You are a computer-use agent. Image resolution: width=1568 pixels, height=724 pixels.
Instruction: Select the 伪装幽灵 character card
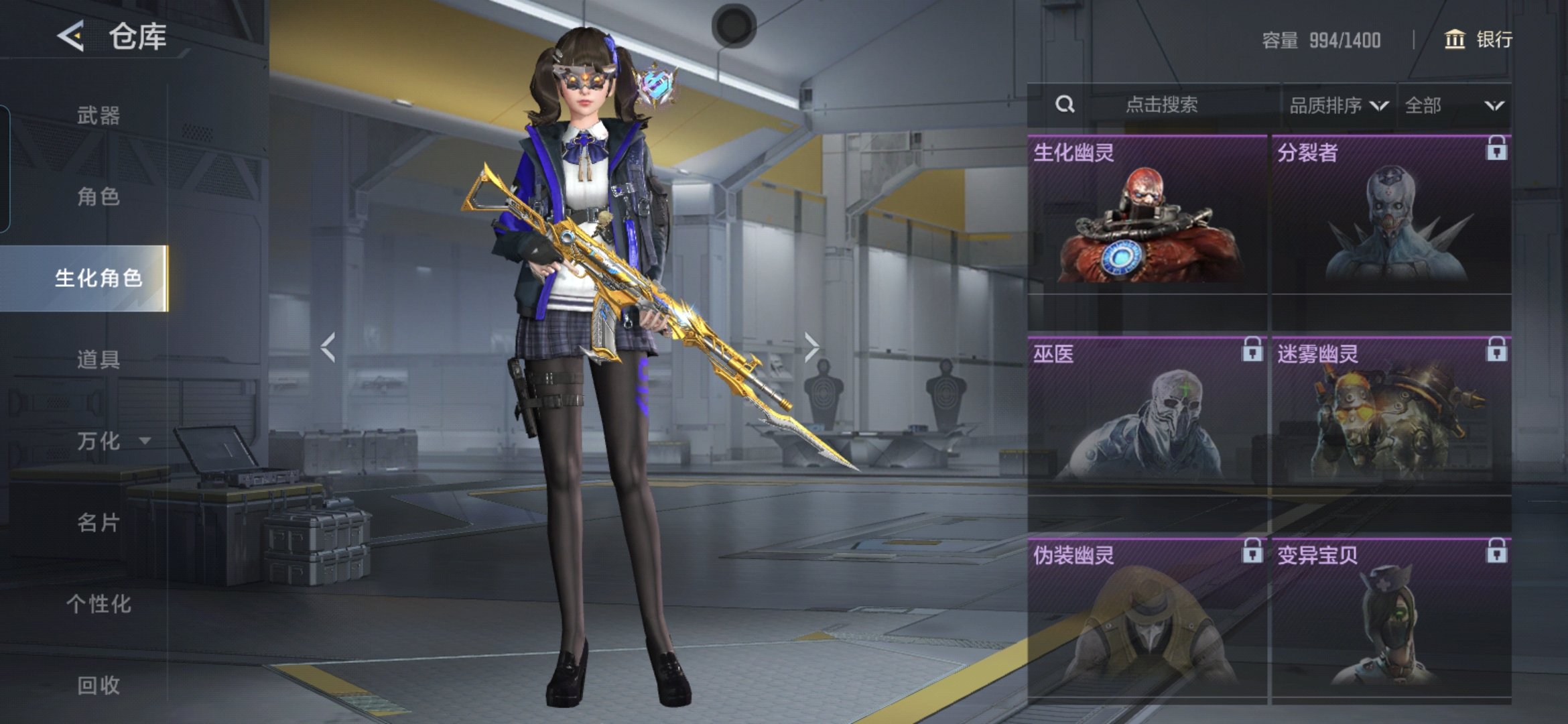pyautogui.click(x=1147, y=617)
